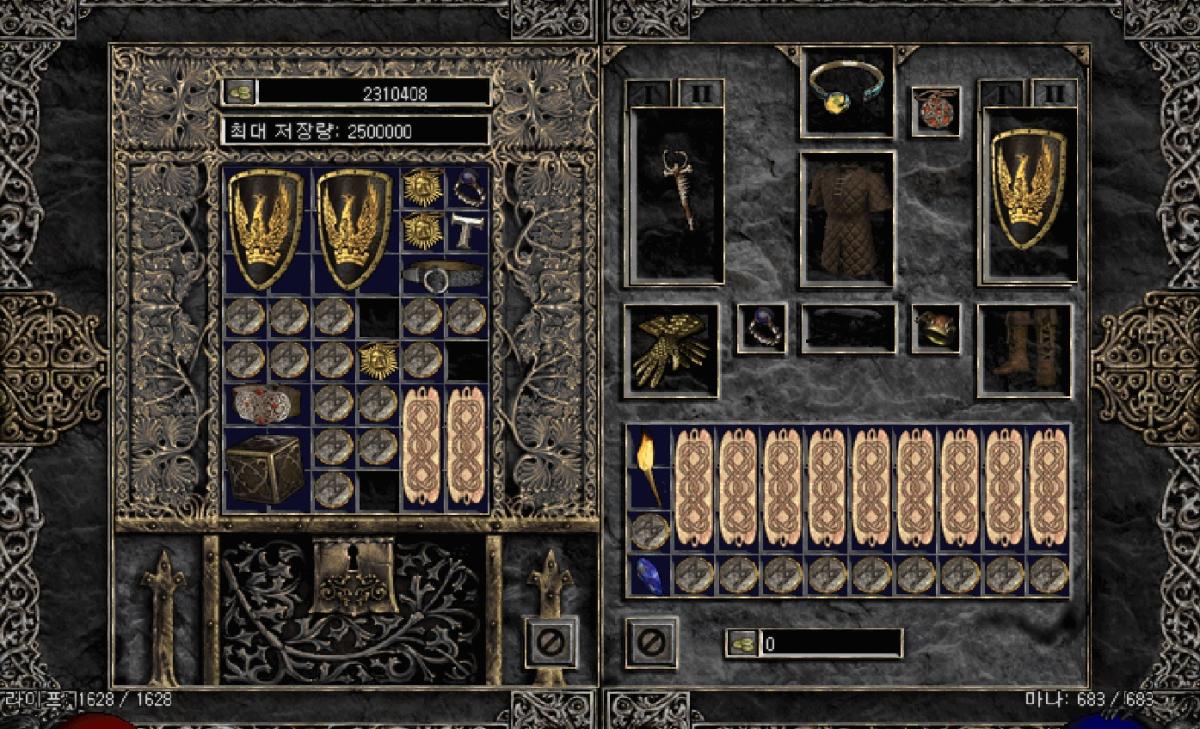Close the stash panel with its cancel button

(x=551, y=640)
